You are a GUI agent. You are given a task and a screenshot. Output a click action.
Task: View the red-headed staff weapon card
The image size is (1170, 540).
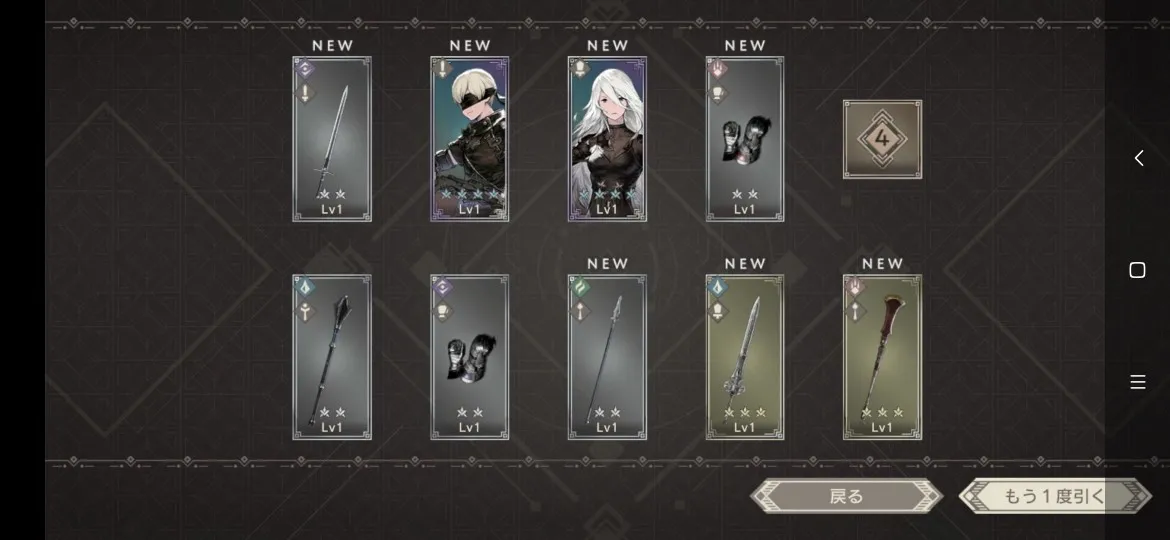(882, 357)
